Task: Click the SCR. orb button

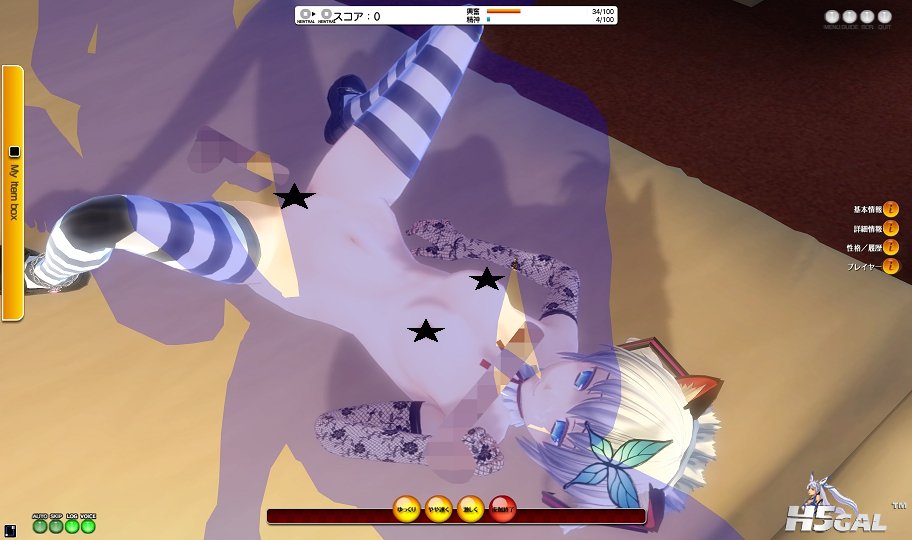Action: tap(866, 17)
